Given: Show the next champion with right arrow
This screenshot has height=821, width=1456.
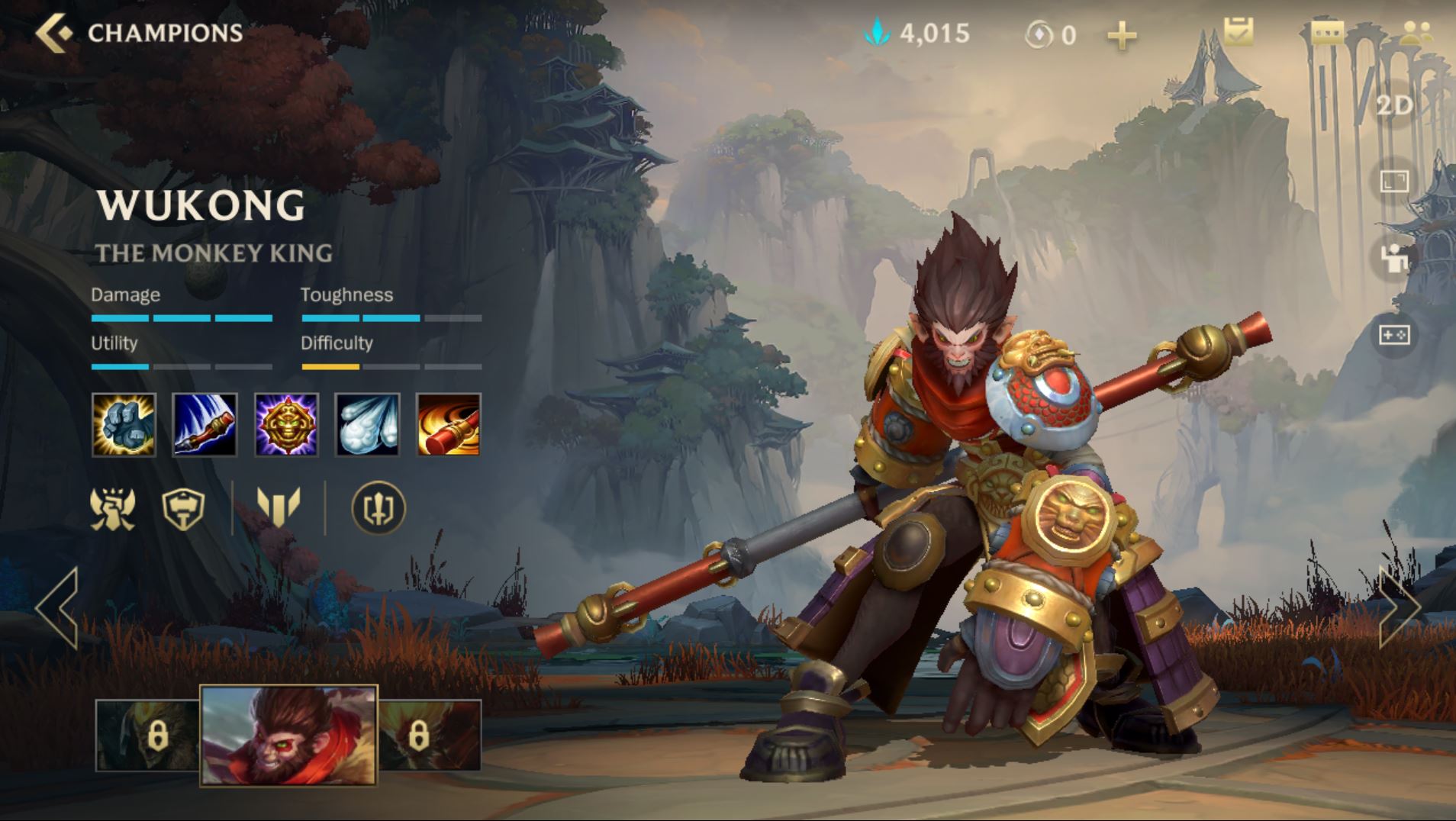Looking at the screenshot, I should point(1399,608).
